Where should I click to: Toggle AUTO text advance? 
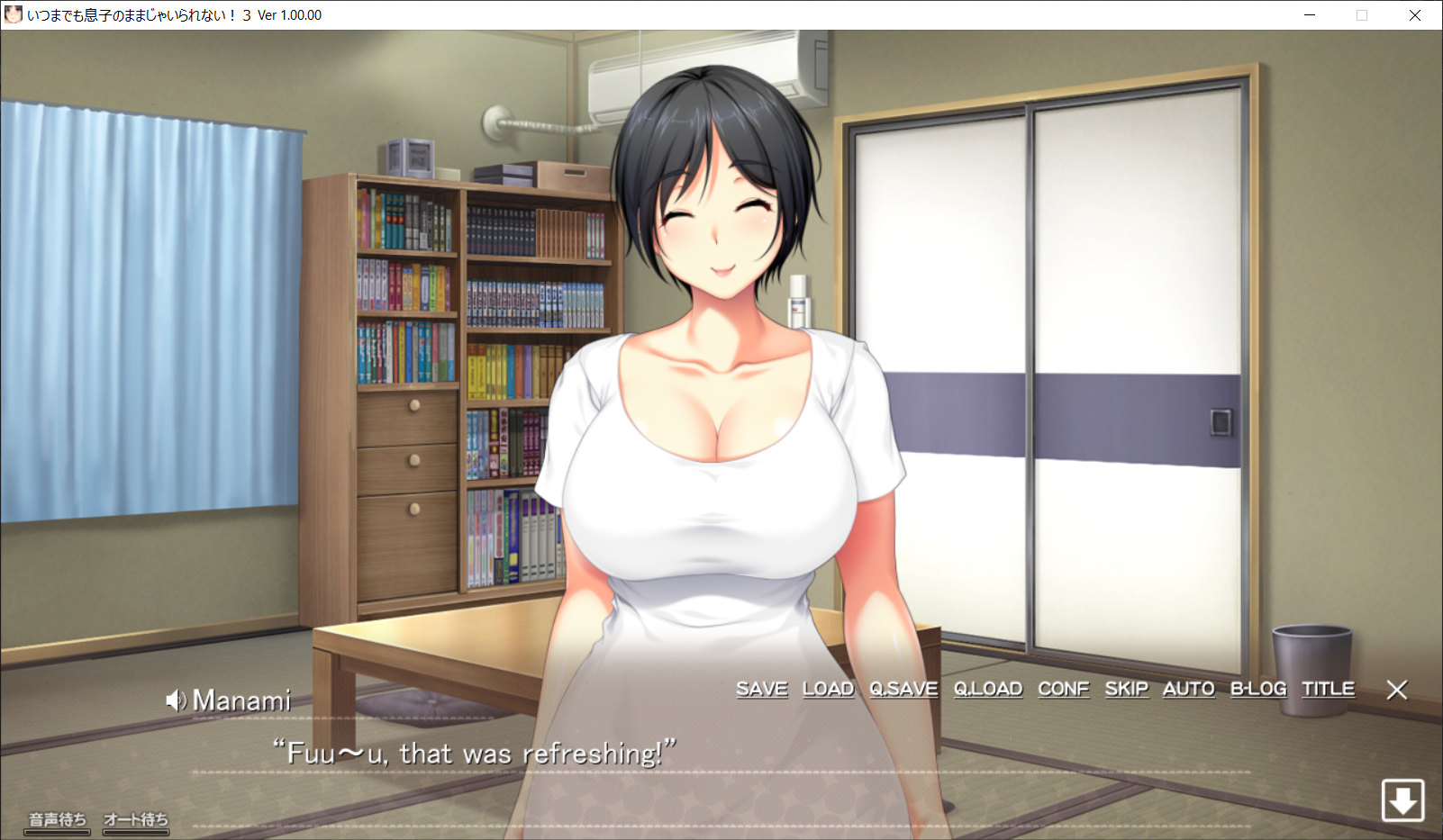(x=1188, y=689)
